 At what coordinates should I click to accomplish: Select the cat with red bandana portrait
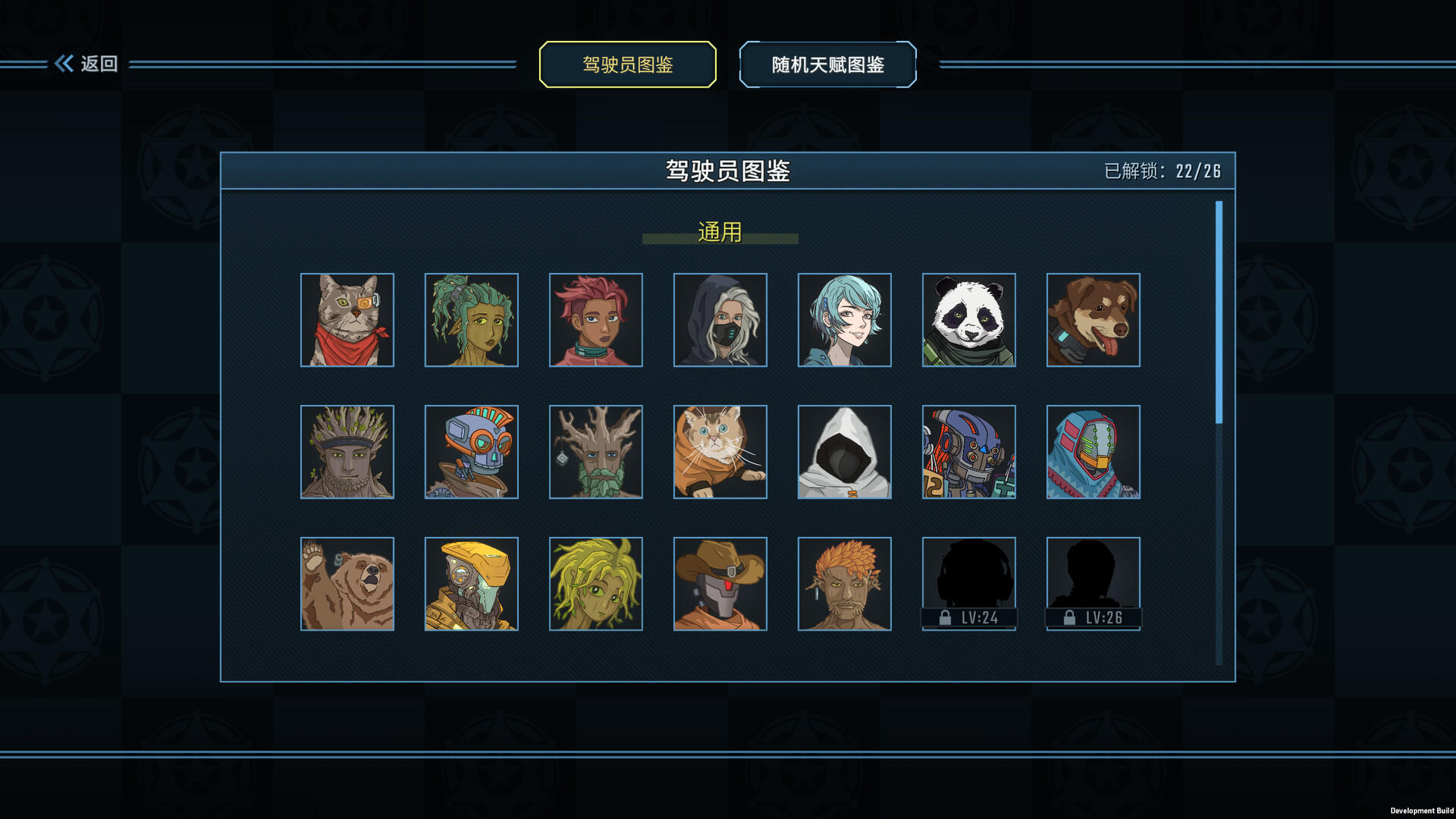[347, 319]
